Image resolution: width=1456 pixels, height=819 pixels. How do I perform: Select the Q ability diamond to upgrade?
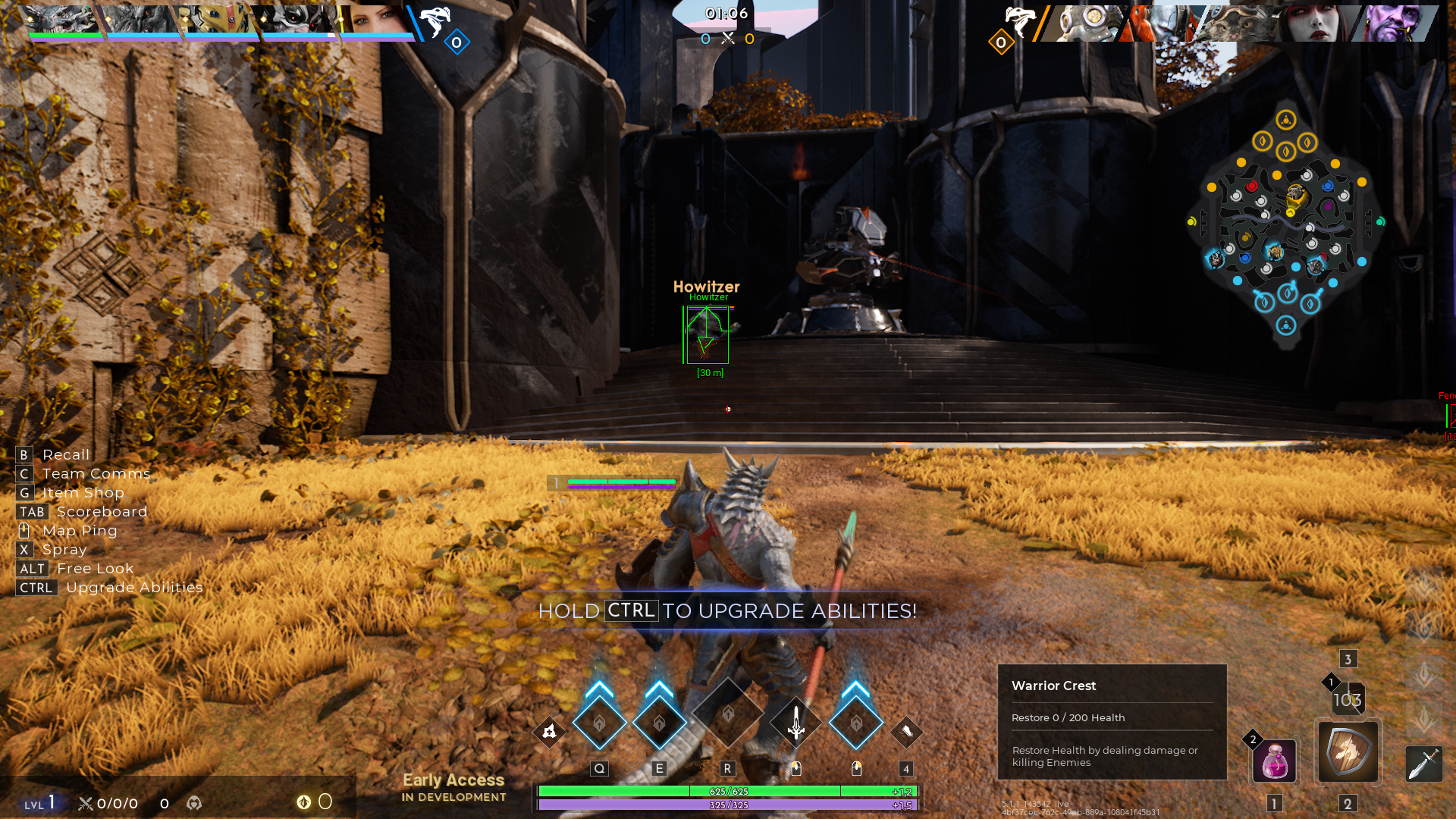coord(599,723)
